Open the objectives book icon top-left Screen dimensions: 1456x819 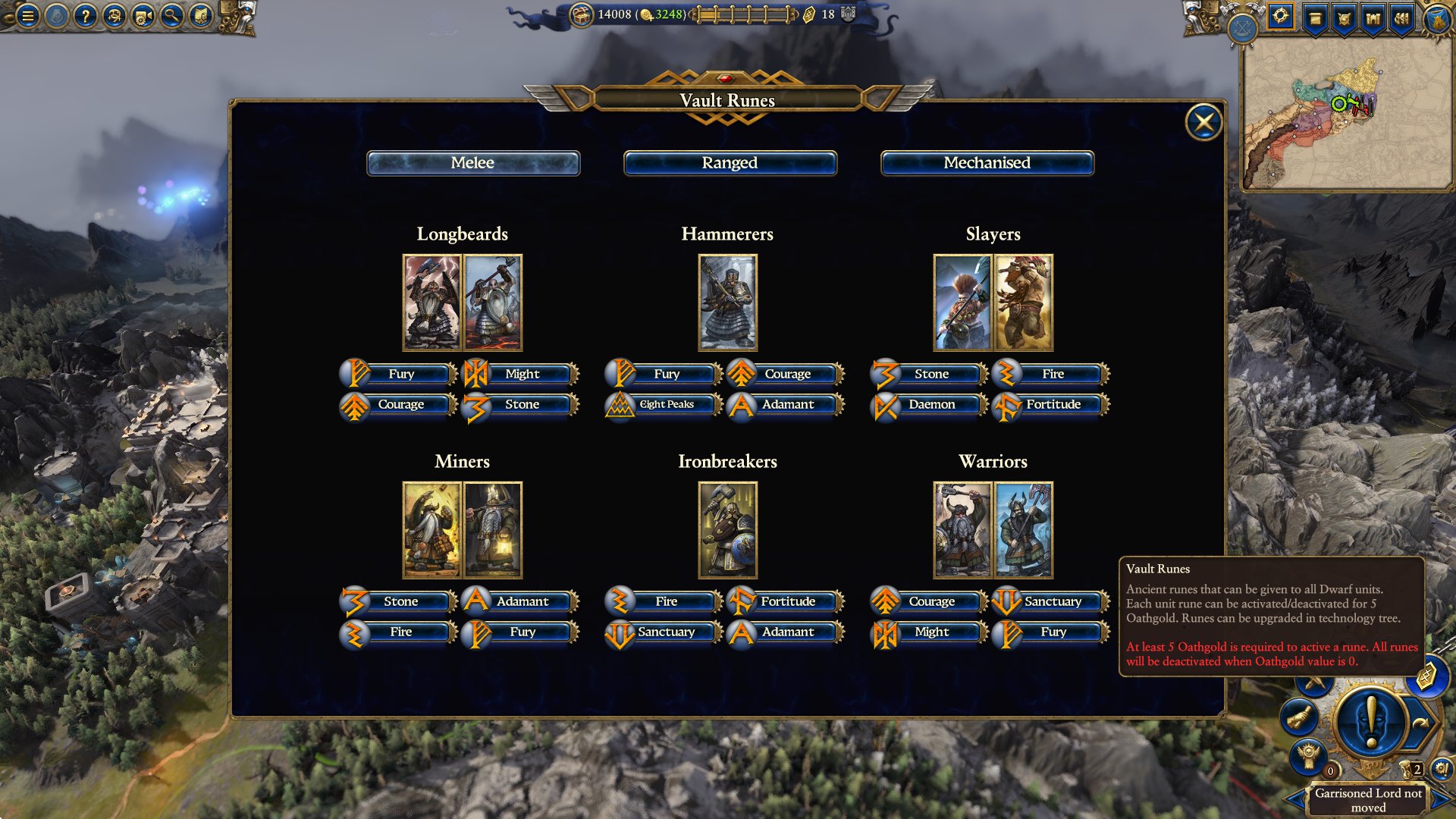coord(200,17)
